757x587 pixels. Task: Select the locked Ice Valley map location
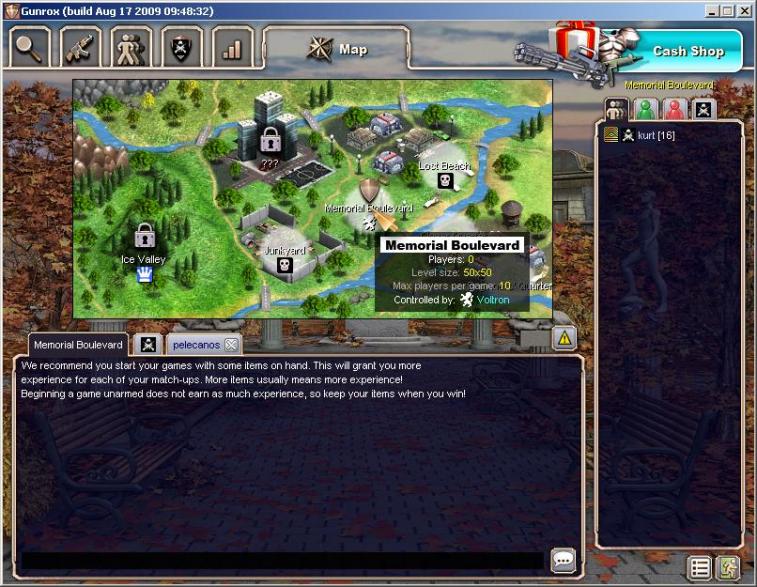coord(144,237)
